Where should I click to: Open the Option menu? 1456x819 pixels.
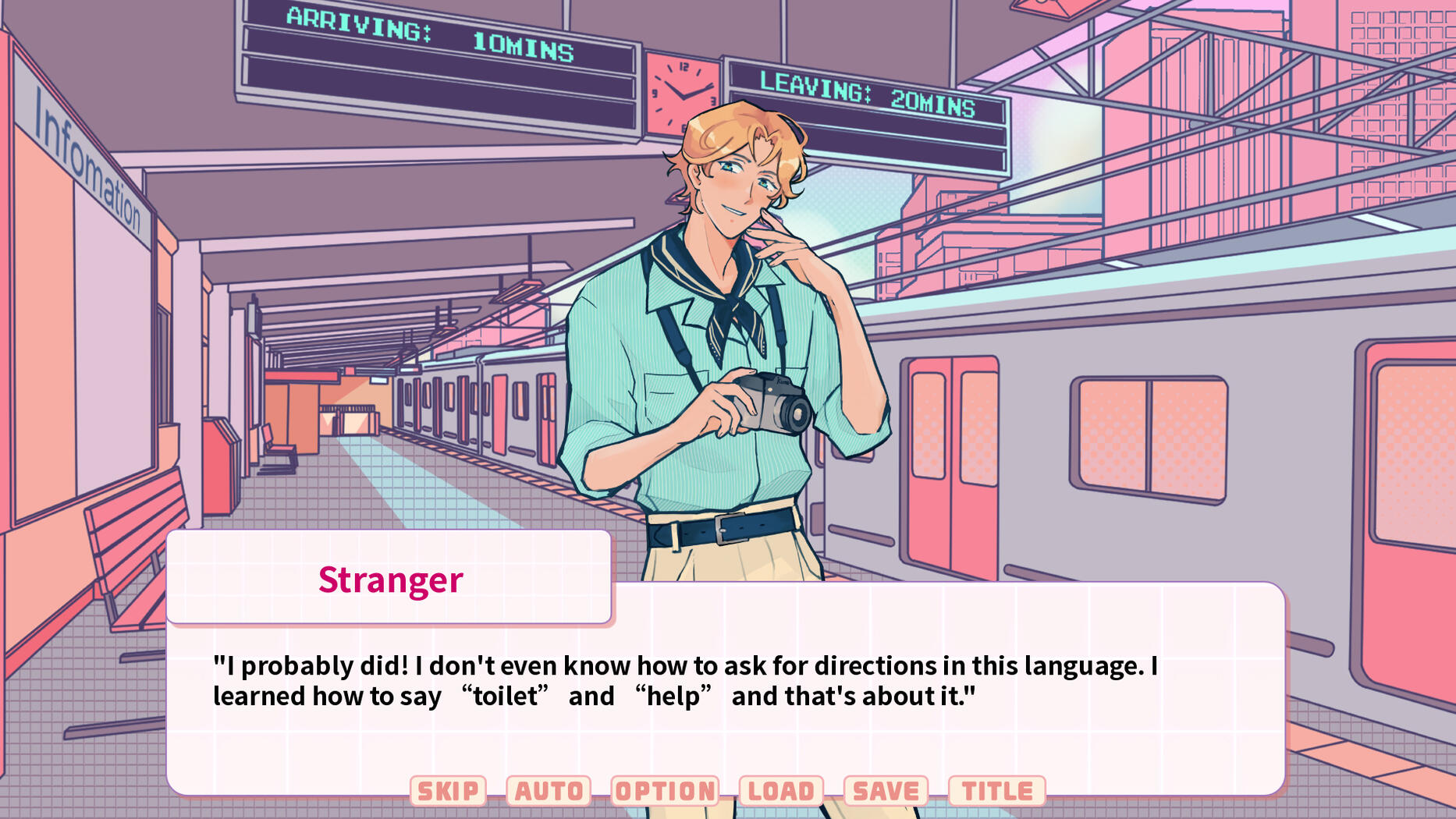point(665,791)
